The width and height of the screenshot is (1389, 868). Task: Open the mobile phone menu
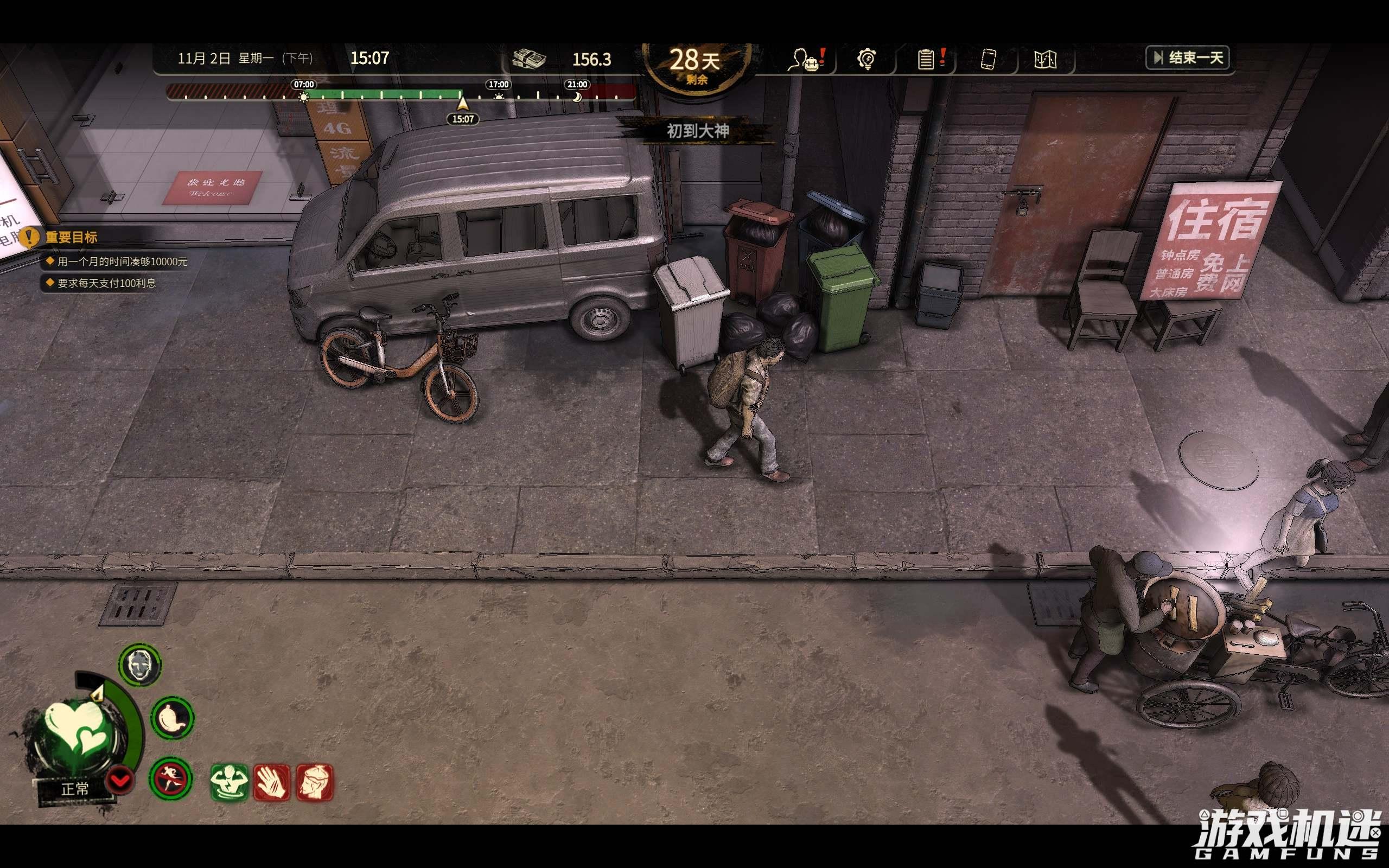[988, 59]
